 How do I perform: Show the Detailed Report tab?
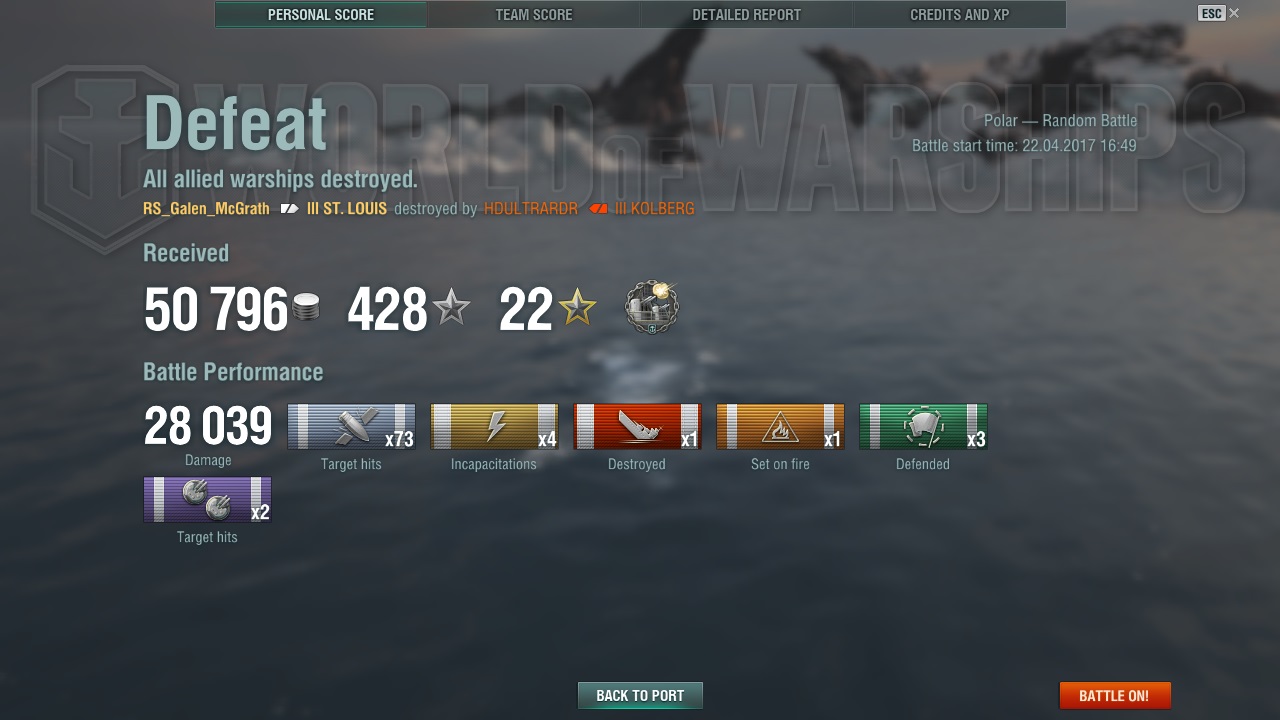click(x=746, y=15)
